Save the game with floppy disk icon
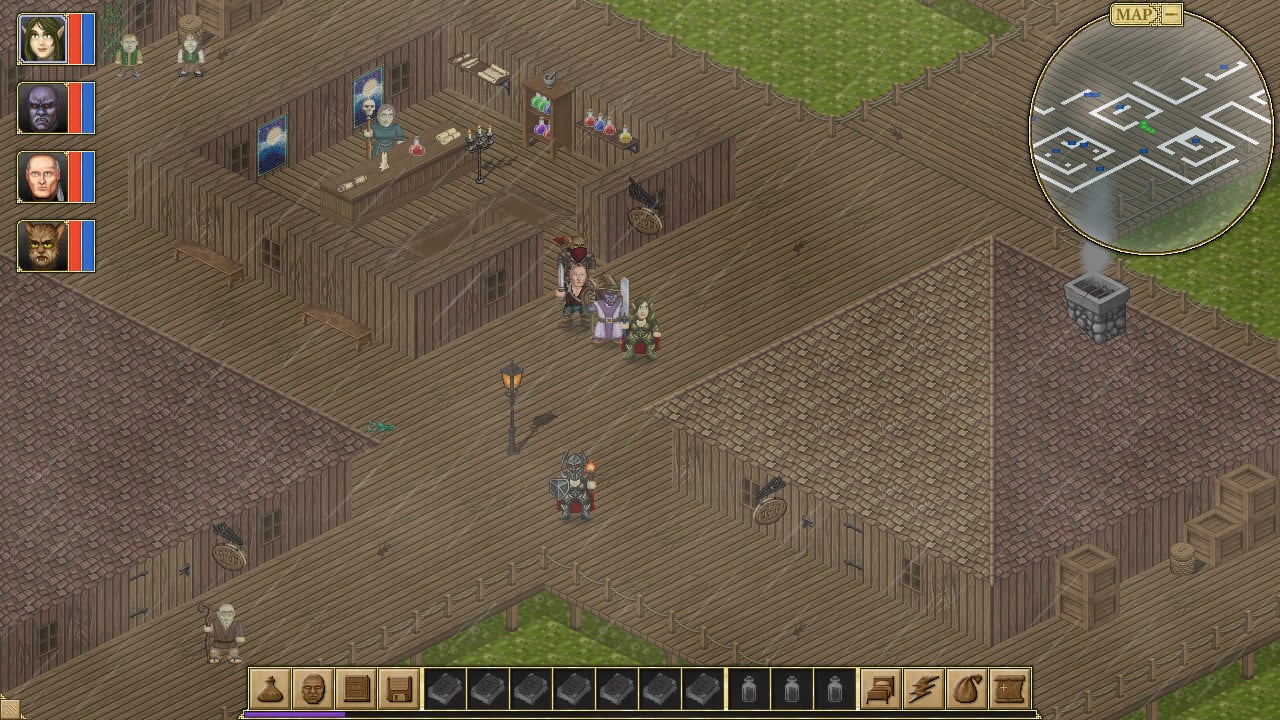This screenshot has width=1280, height=720. point(399,689)
